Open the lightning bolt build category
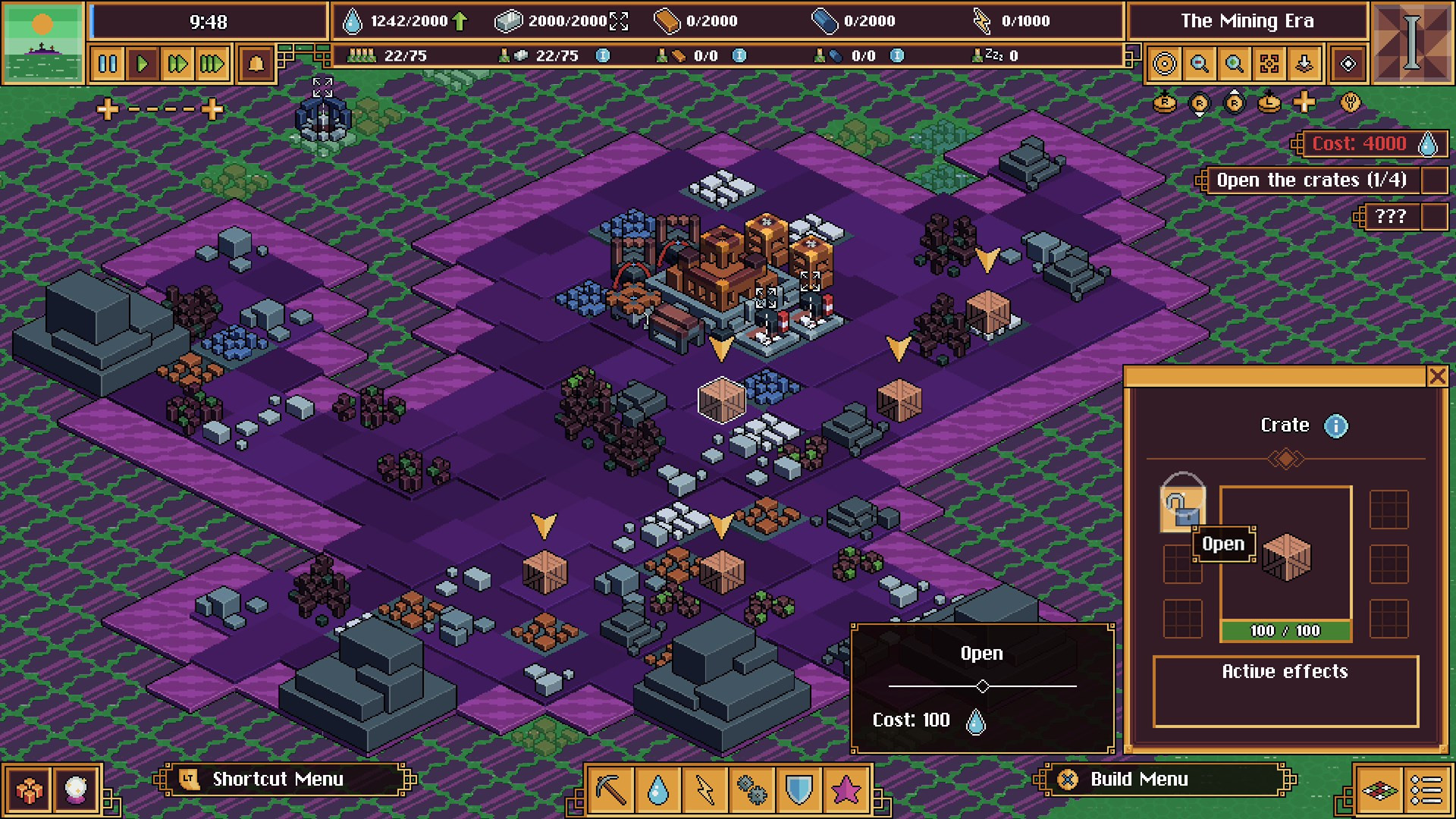The height and width of the screenshot is (819, 1456). (x=705, y=790)
